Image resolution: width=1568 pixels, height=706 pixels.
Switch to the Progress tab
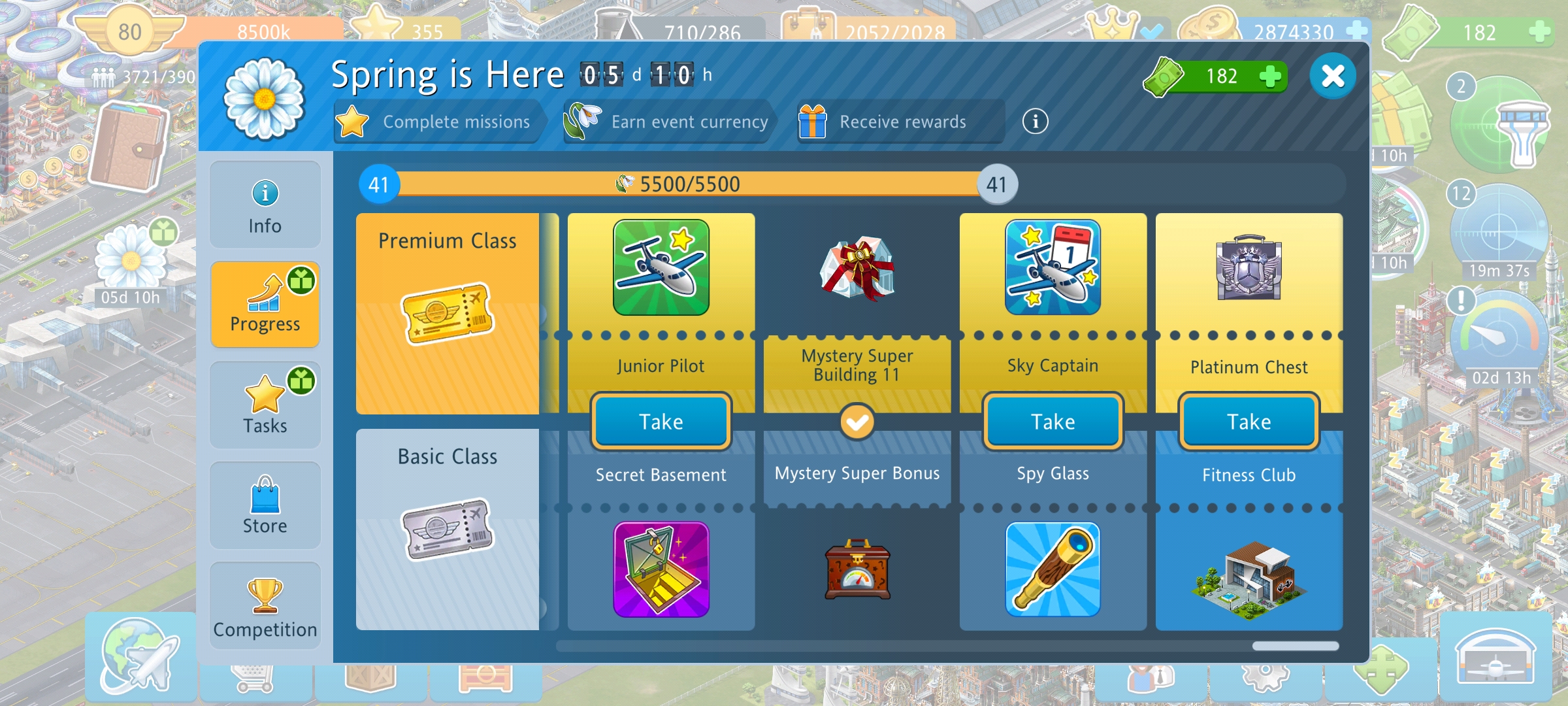click(265, 305)
